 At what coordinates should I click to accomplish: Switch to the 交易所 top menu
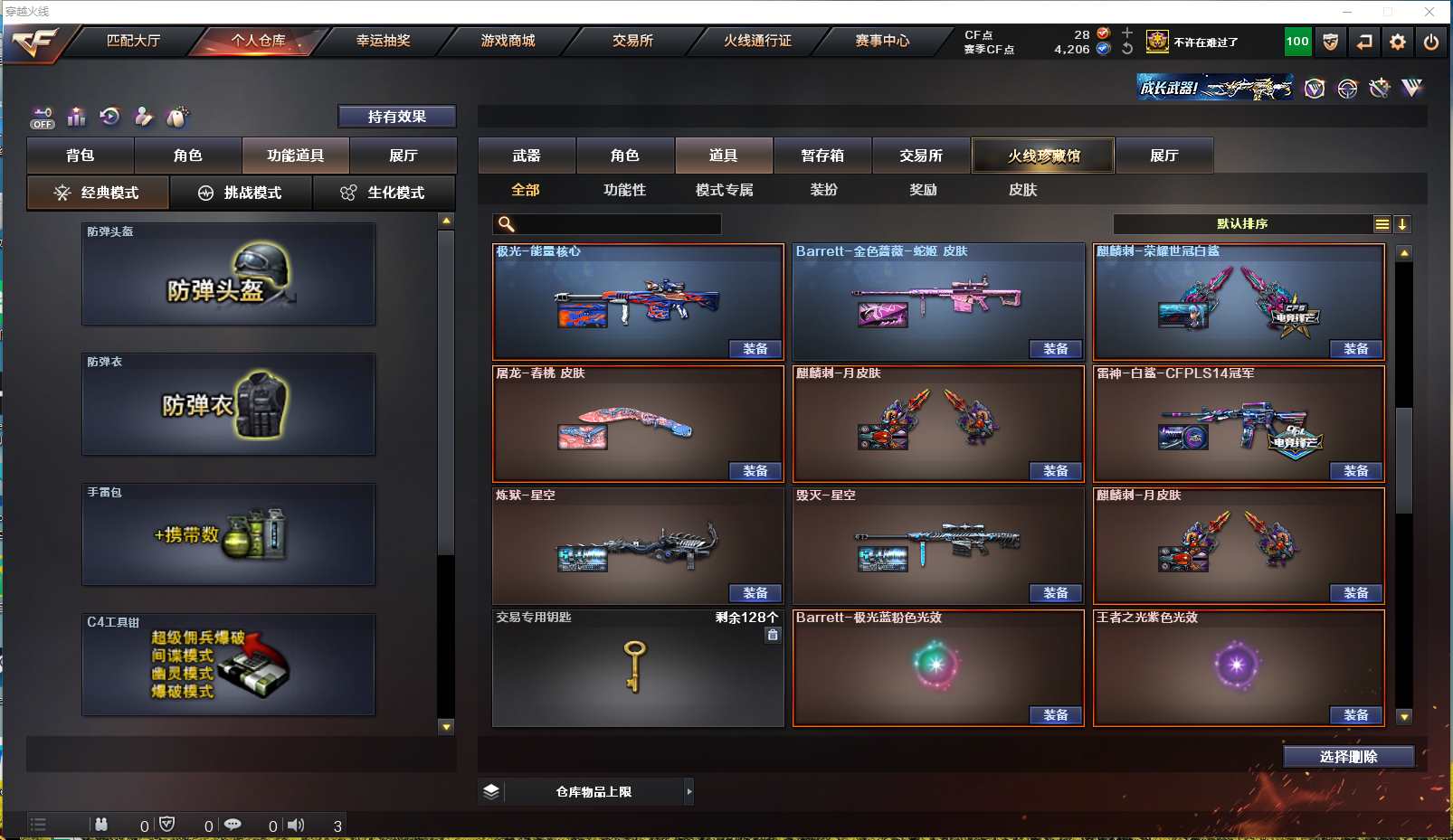pos(632,41)
